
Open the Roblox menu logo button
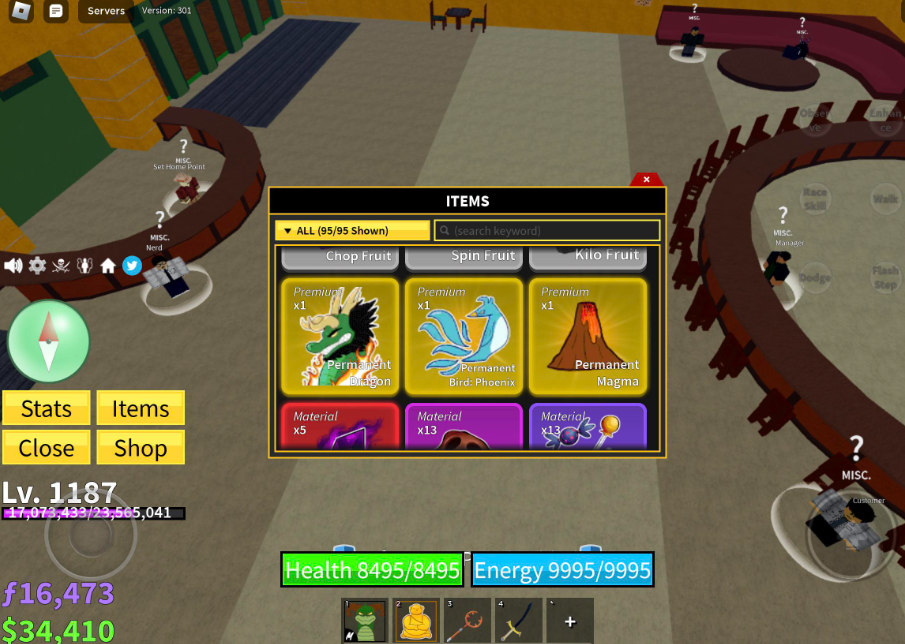pyautogui.click(x=22, y=11)
